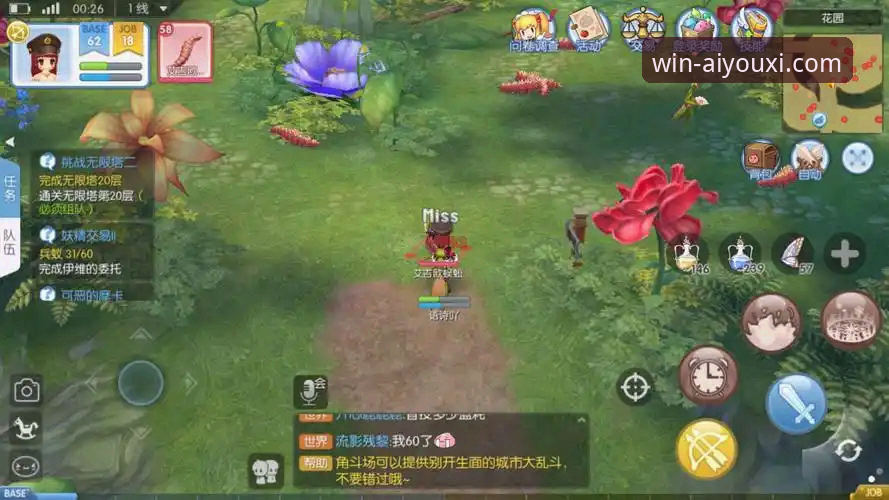This screenshot has width=889, height=500.
Task: Activate the golden bow skill
Action: tap(707, 449)
